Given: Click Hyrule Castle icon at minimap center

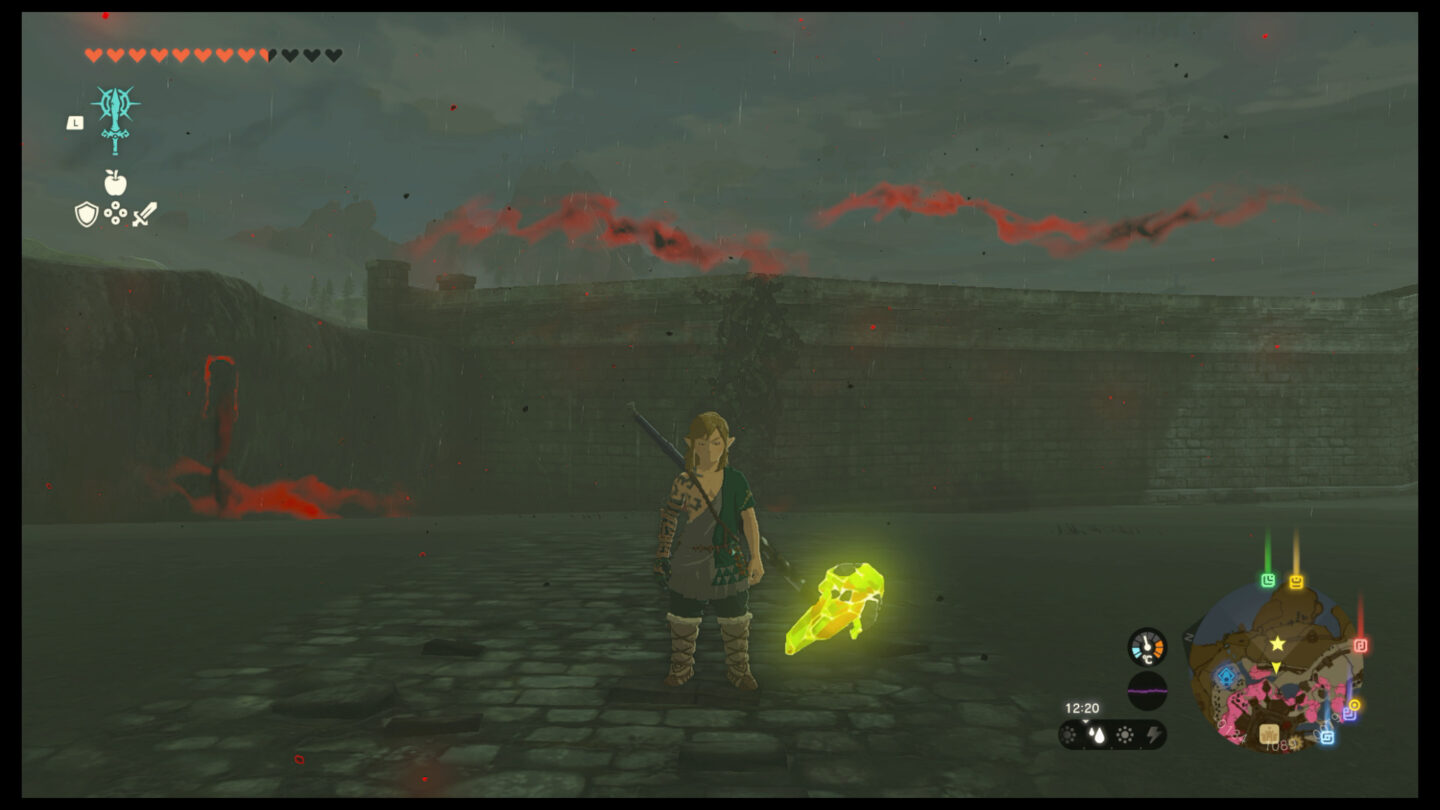Looking at the screenshot, I should coord(1269,733).
